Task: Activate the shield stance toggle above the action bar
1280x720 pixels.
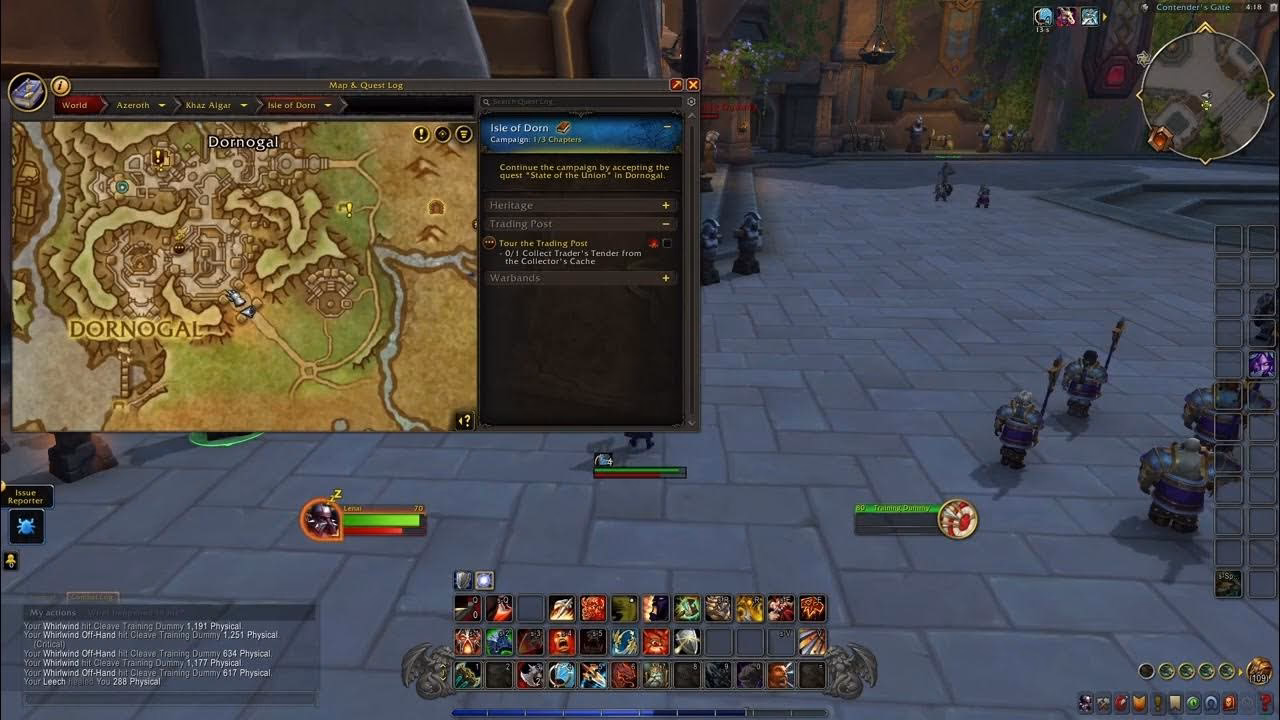Action: (x=462, y=579)
